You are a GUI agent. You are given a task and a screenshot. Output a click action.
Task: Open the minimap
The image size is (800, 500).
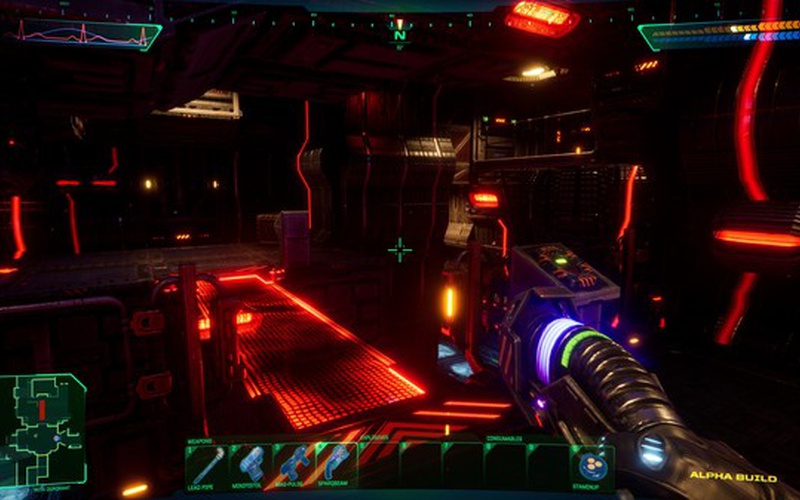pyautogui.click(x=43, y=430)
